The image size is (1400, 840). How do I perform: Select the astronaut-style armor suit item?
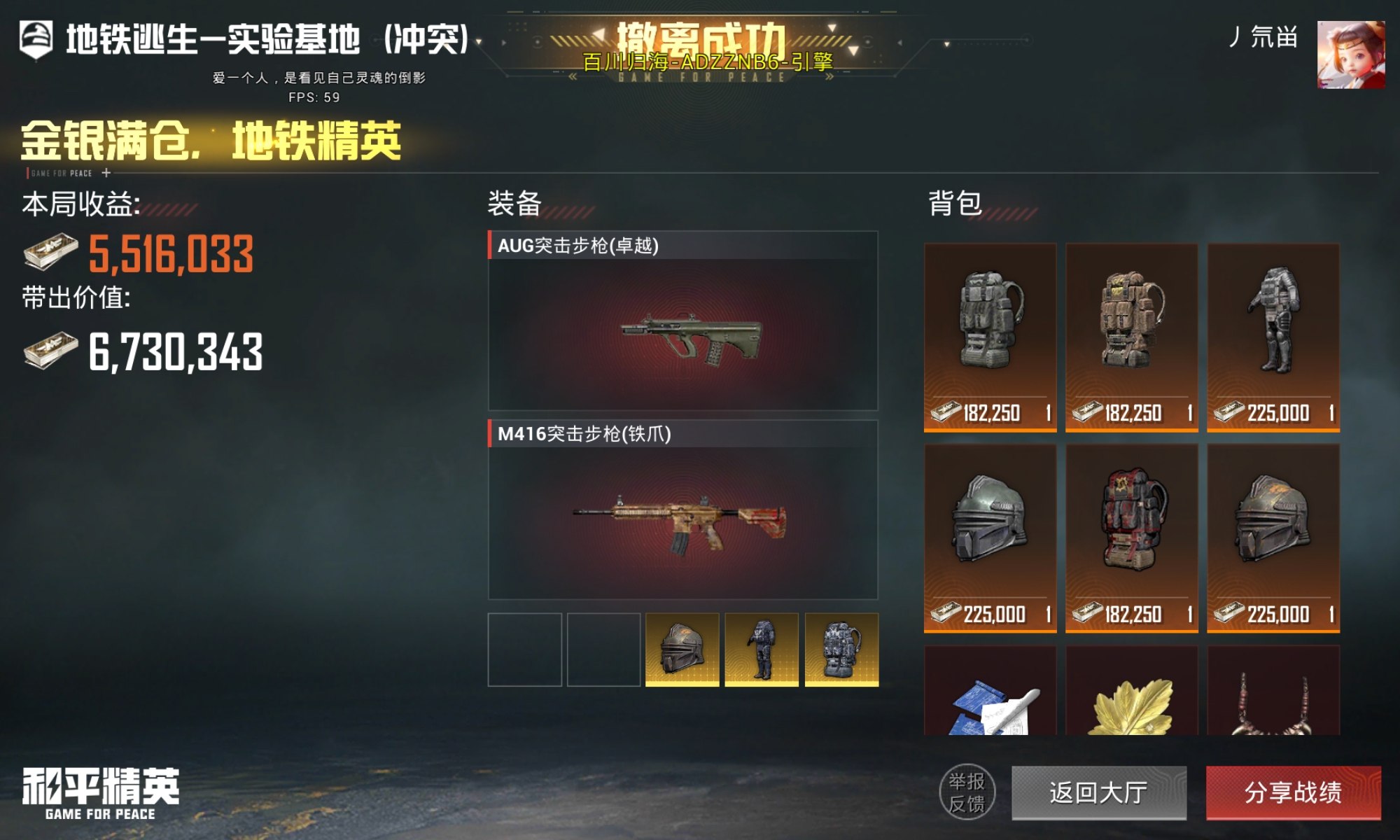1274,329
